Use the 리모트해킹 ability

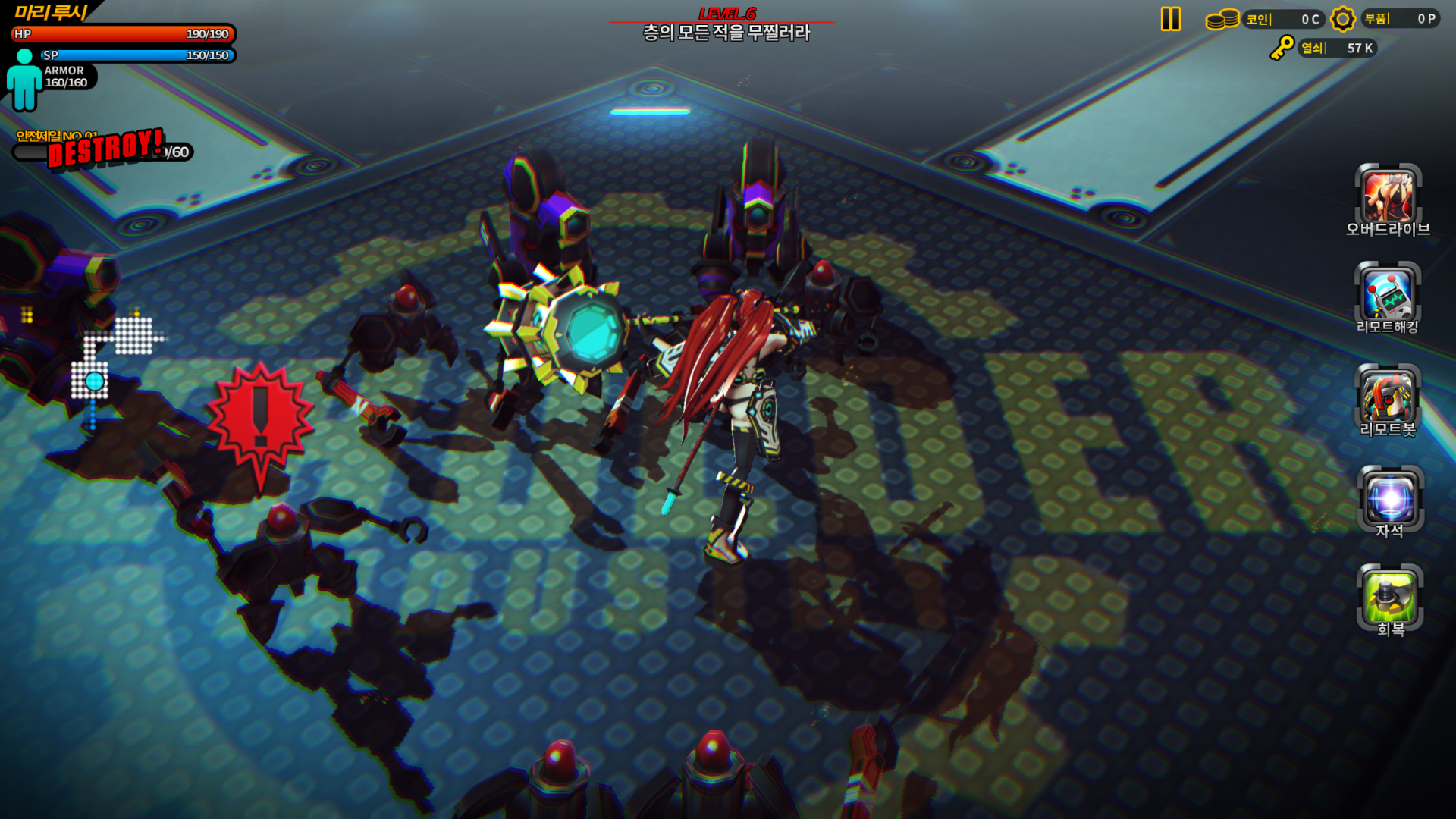(1388, 294)
